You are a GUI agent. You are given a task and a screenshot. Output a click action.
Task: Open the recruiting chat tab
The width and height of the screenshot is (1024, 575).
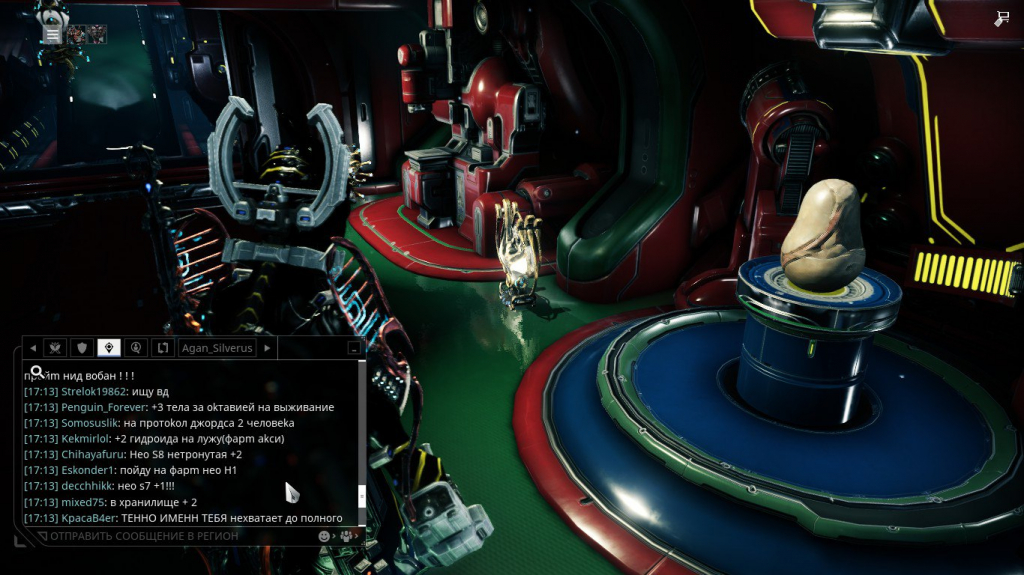pos(135,348)
